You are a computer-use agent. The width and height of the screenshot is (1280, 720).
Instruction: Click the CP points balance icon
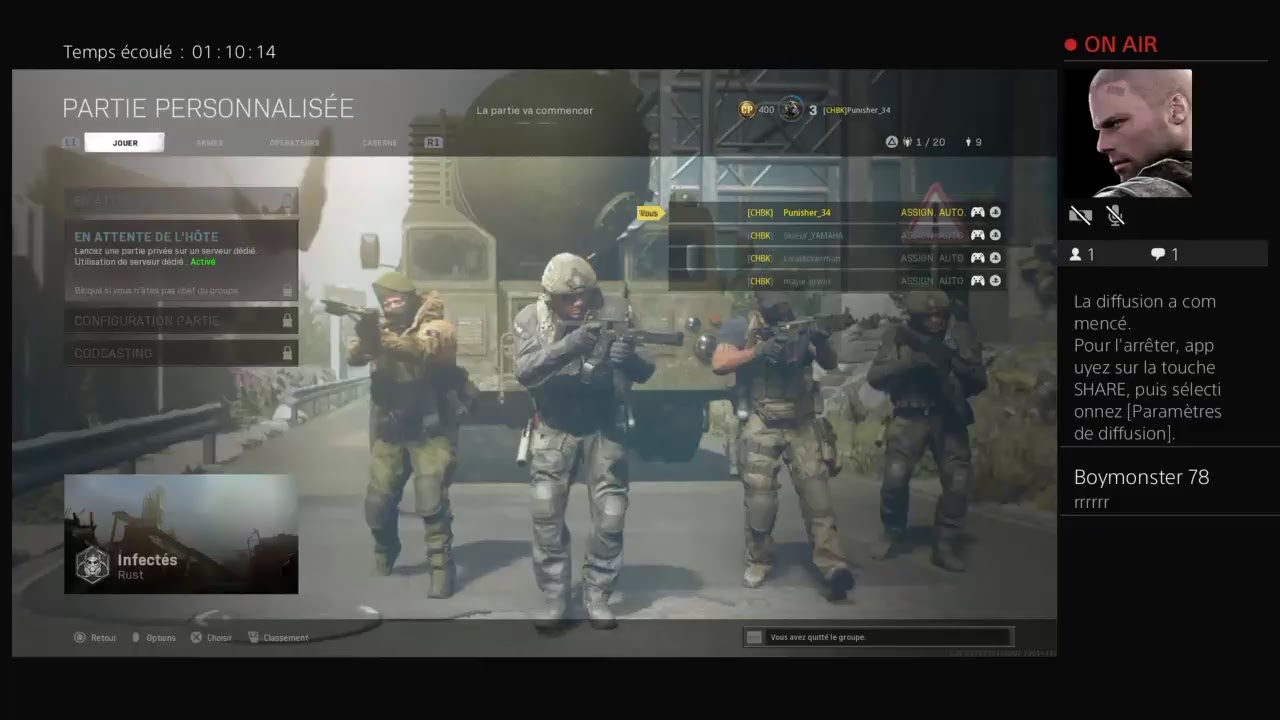[747, 109]
